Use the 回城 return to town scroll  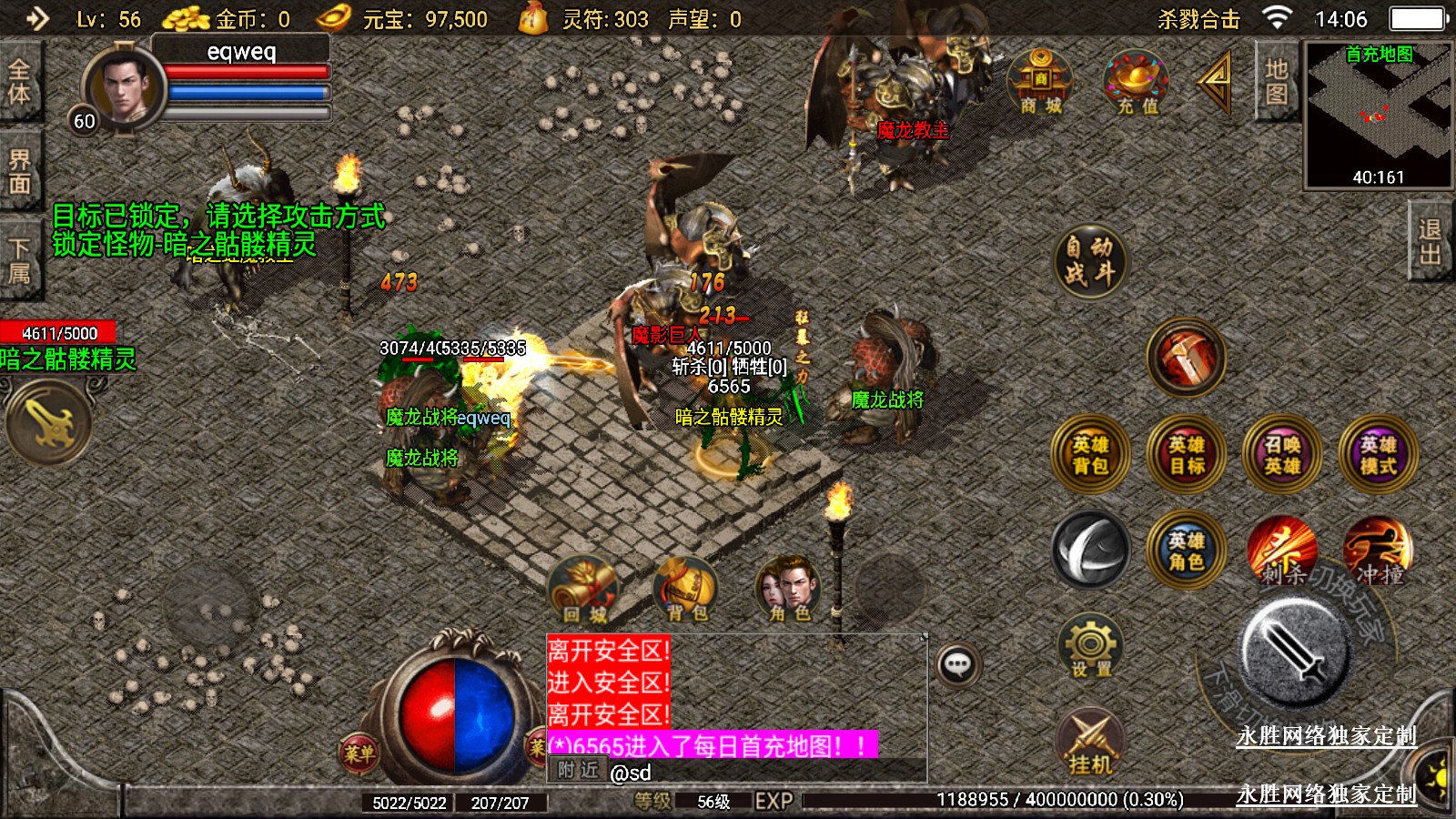[x=584, y=591]
